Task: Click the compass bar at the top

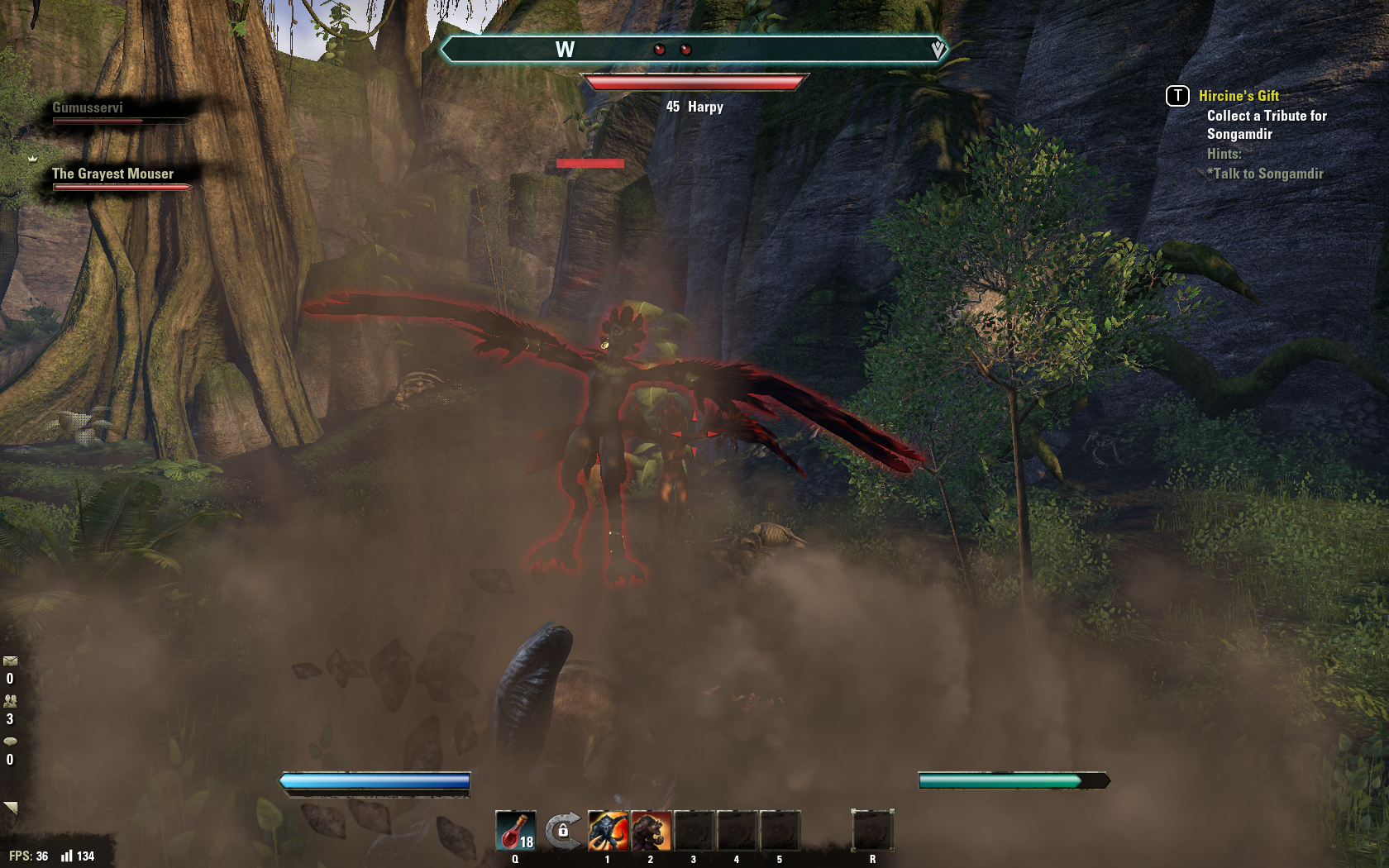Action: [x=694, y=50]
